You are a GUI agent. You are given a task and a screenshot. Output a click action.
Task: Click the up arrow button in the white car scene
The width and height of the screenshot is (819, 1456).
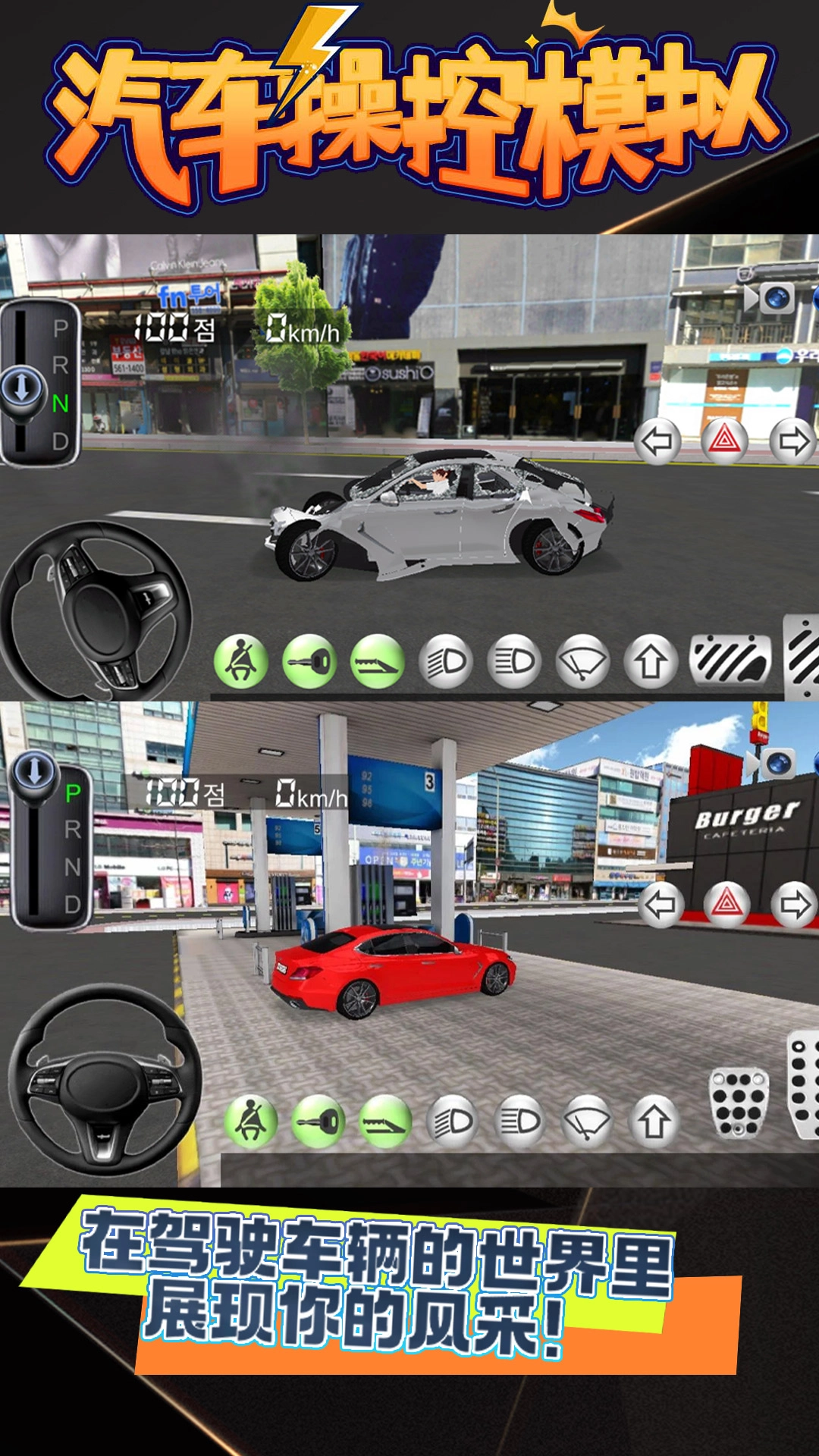pyautogui.click(x=651, y=662)
